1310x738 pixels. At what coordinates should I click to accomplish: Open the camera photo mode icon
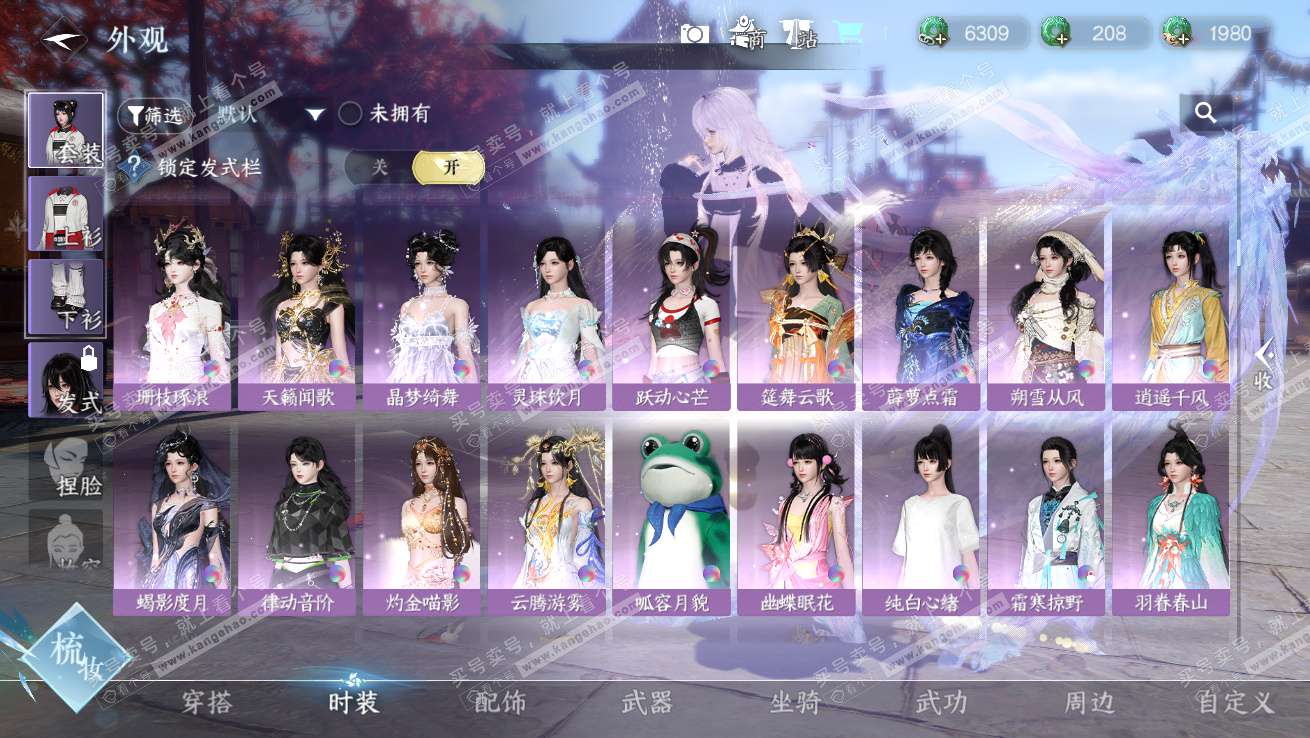694,34
